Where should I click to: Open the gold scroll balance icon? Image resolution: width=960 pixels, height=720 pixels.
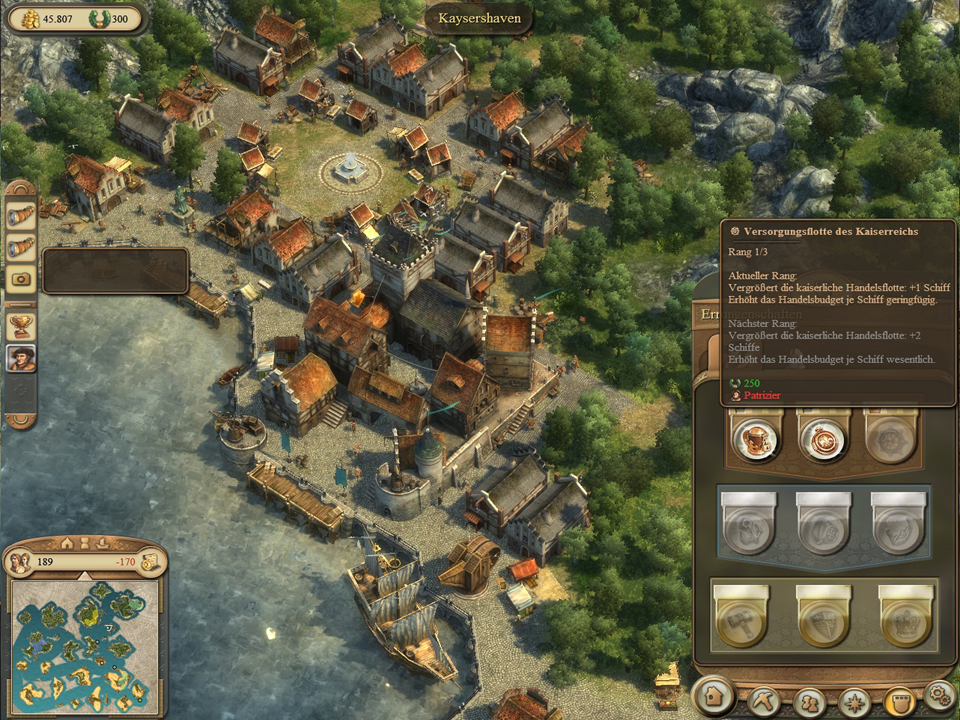pyautogui.click(x=149, y=561)
